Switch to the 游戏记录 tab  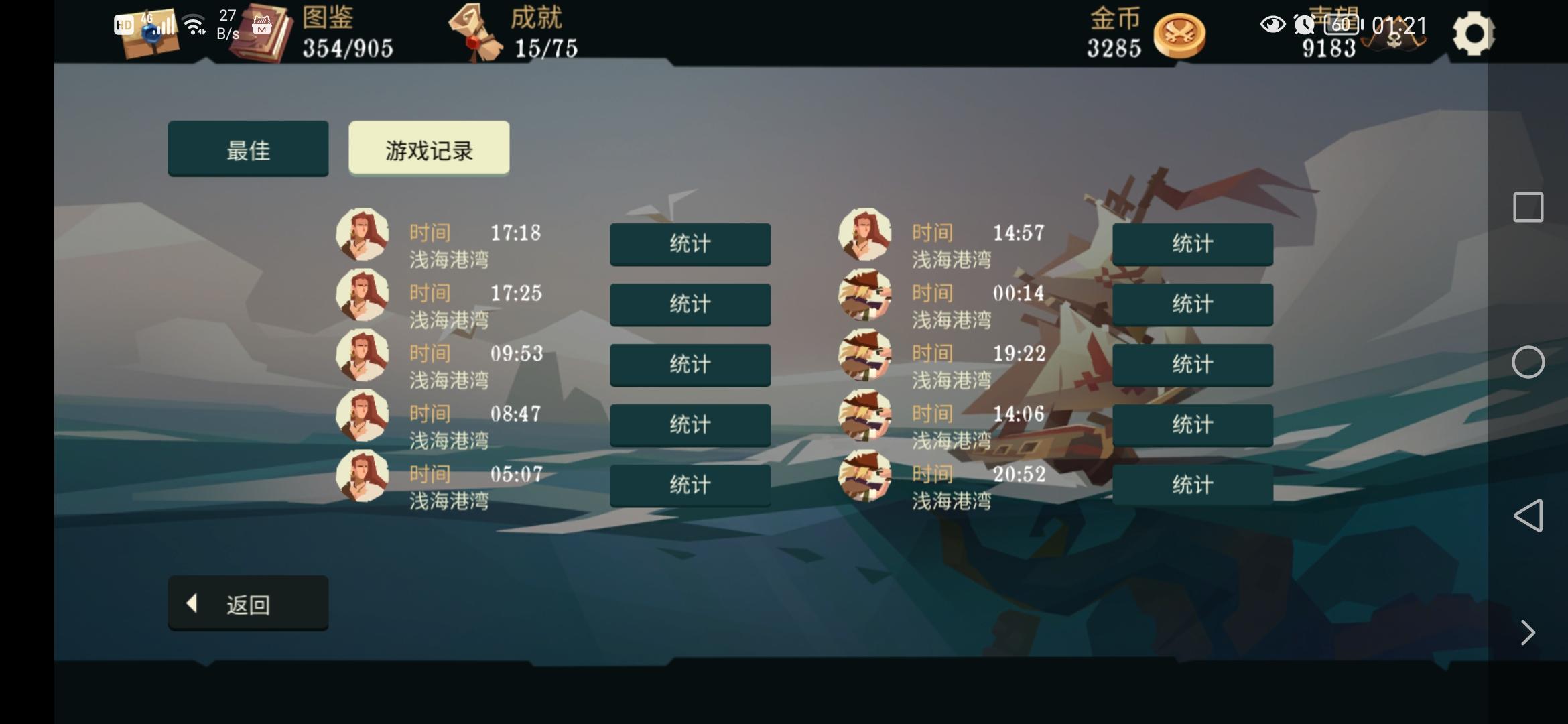[428, 149]
